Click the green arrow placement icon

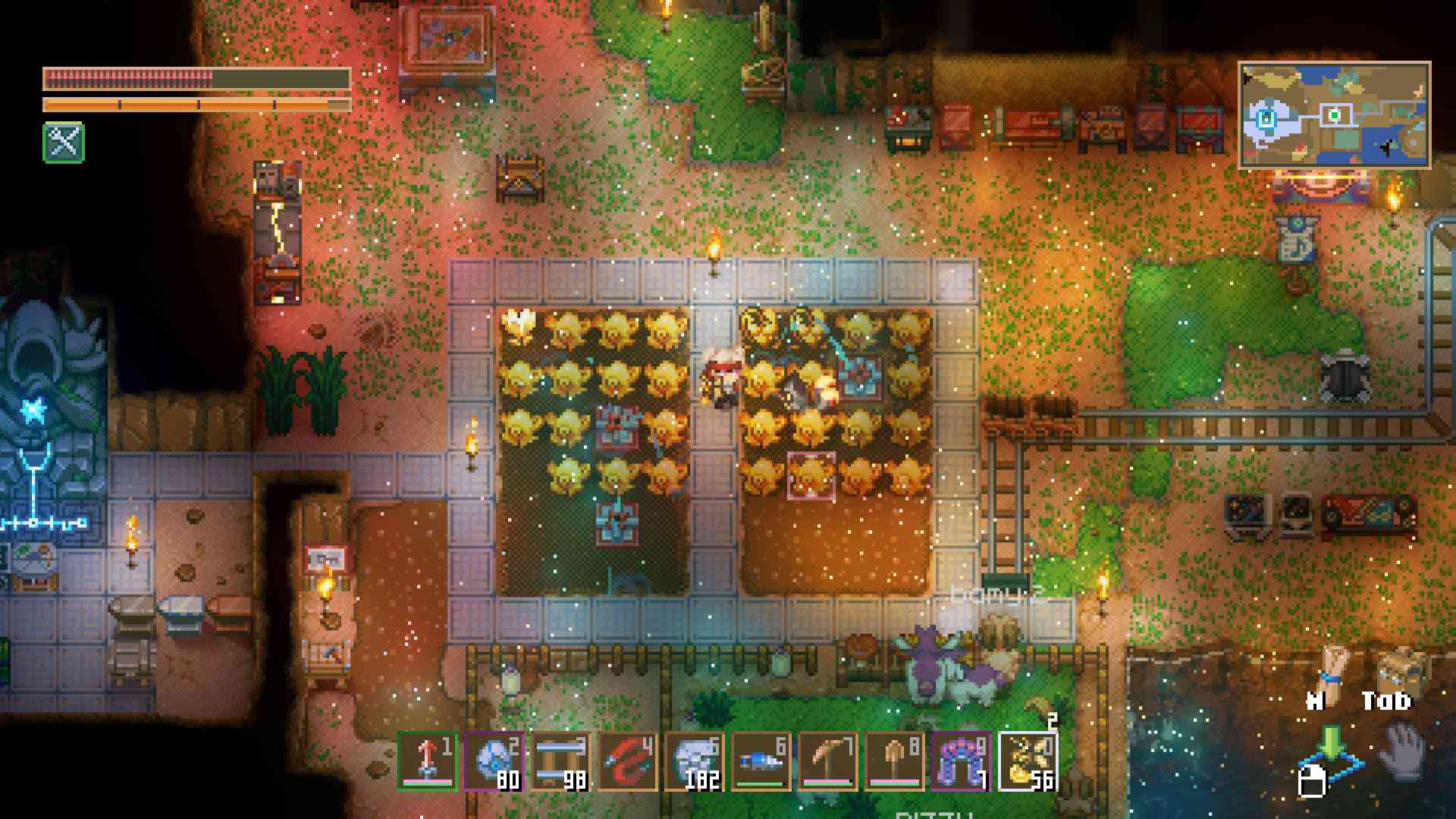pos(1332,751)
